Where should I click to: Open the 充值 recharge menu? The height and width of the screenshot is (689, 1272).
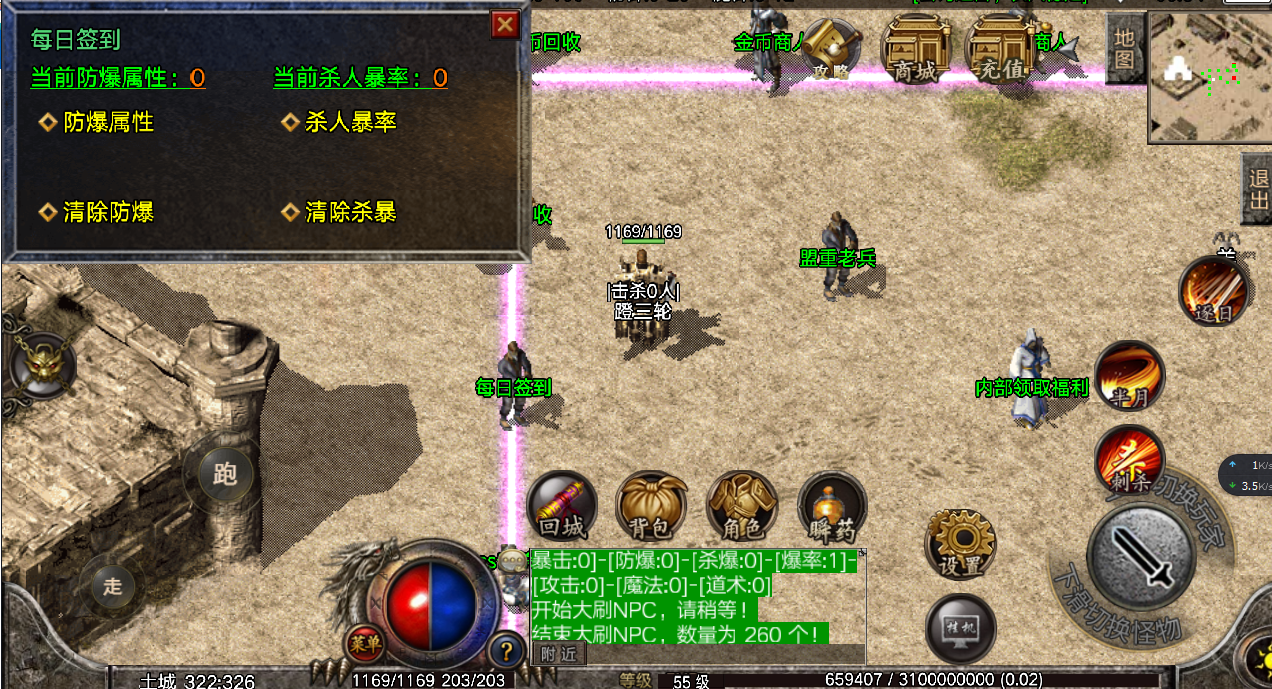coord(1000,51)
